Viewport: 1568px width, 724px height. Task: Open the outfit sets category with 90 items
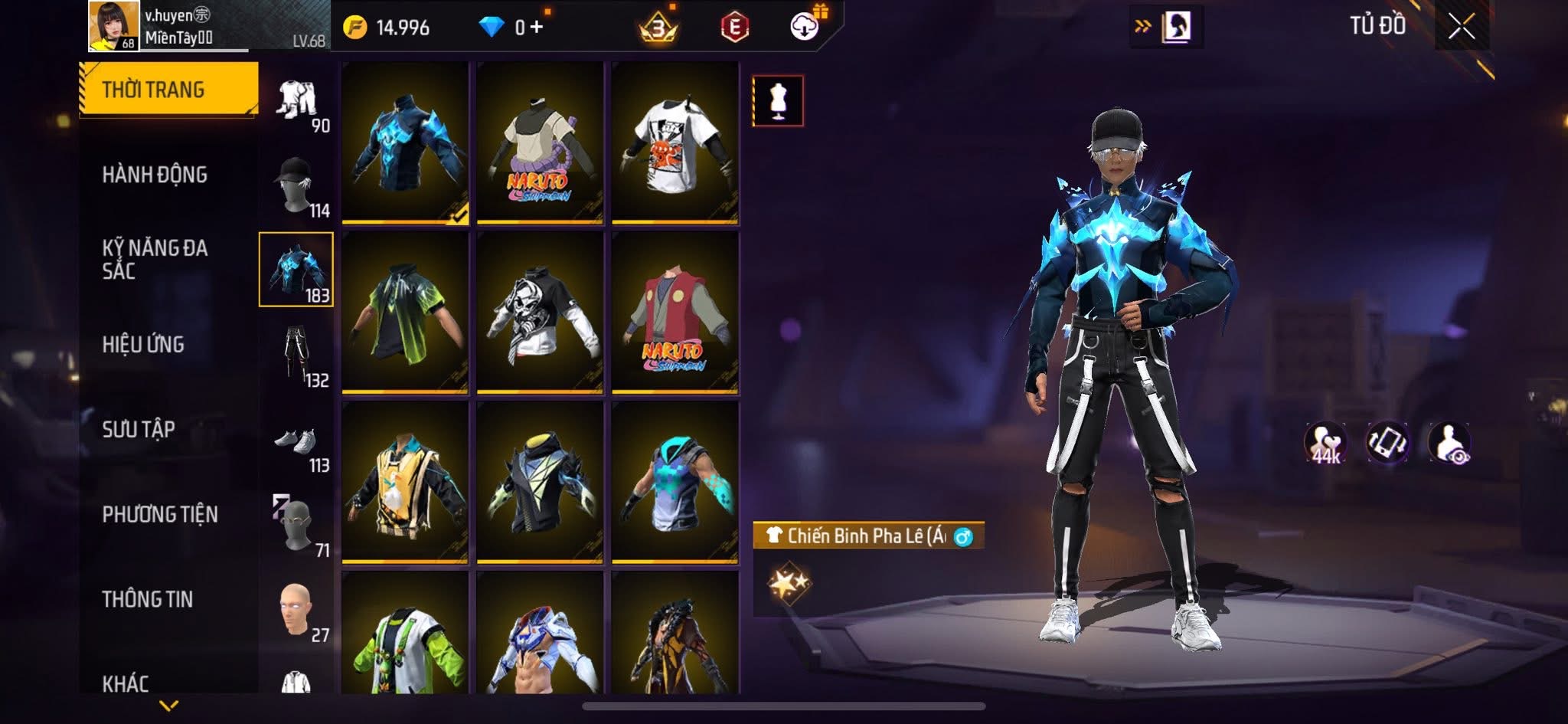297,102
